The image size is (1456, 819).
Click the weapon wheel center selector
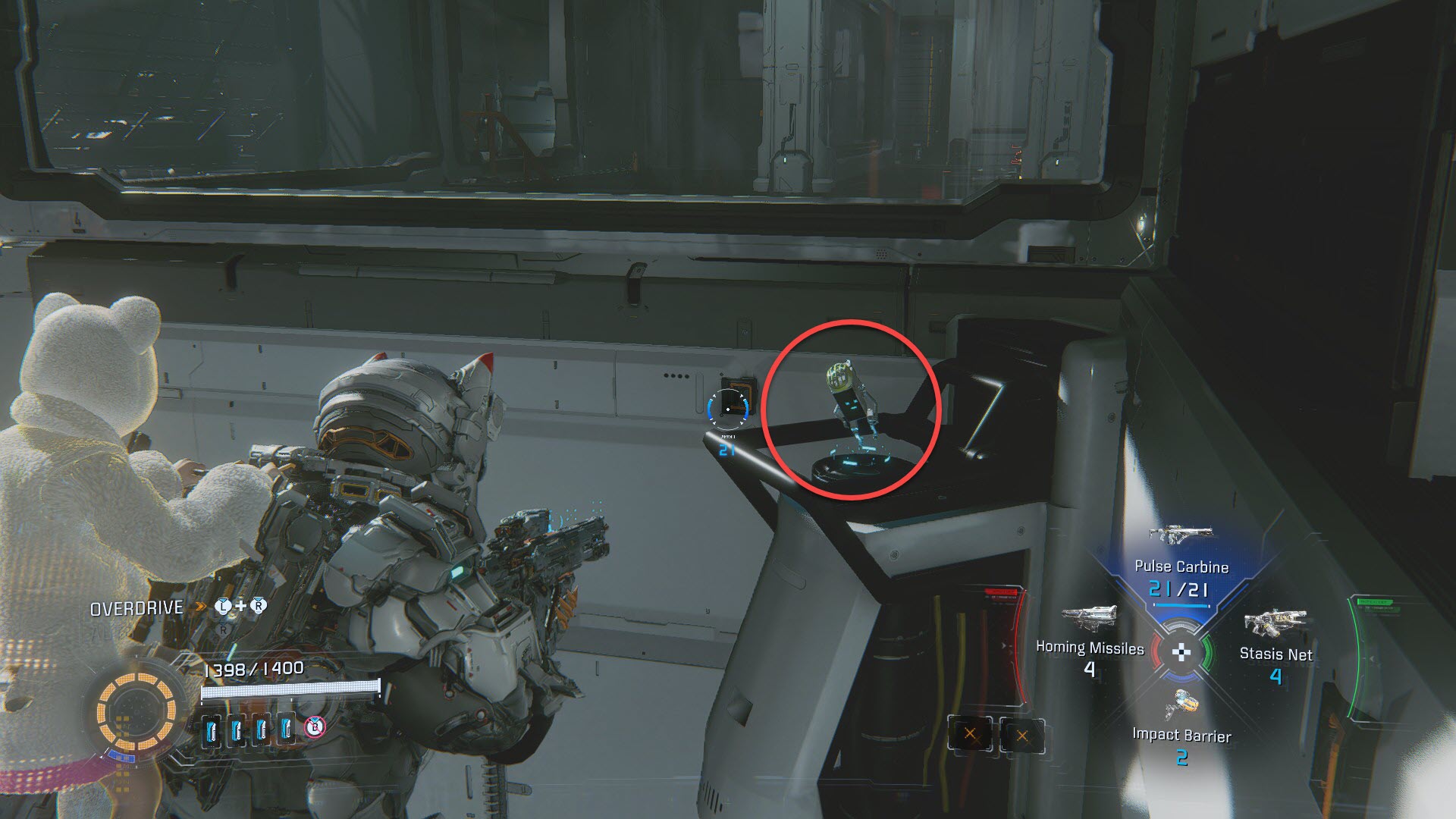(1181, 652)
